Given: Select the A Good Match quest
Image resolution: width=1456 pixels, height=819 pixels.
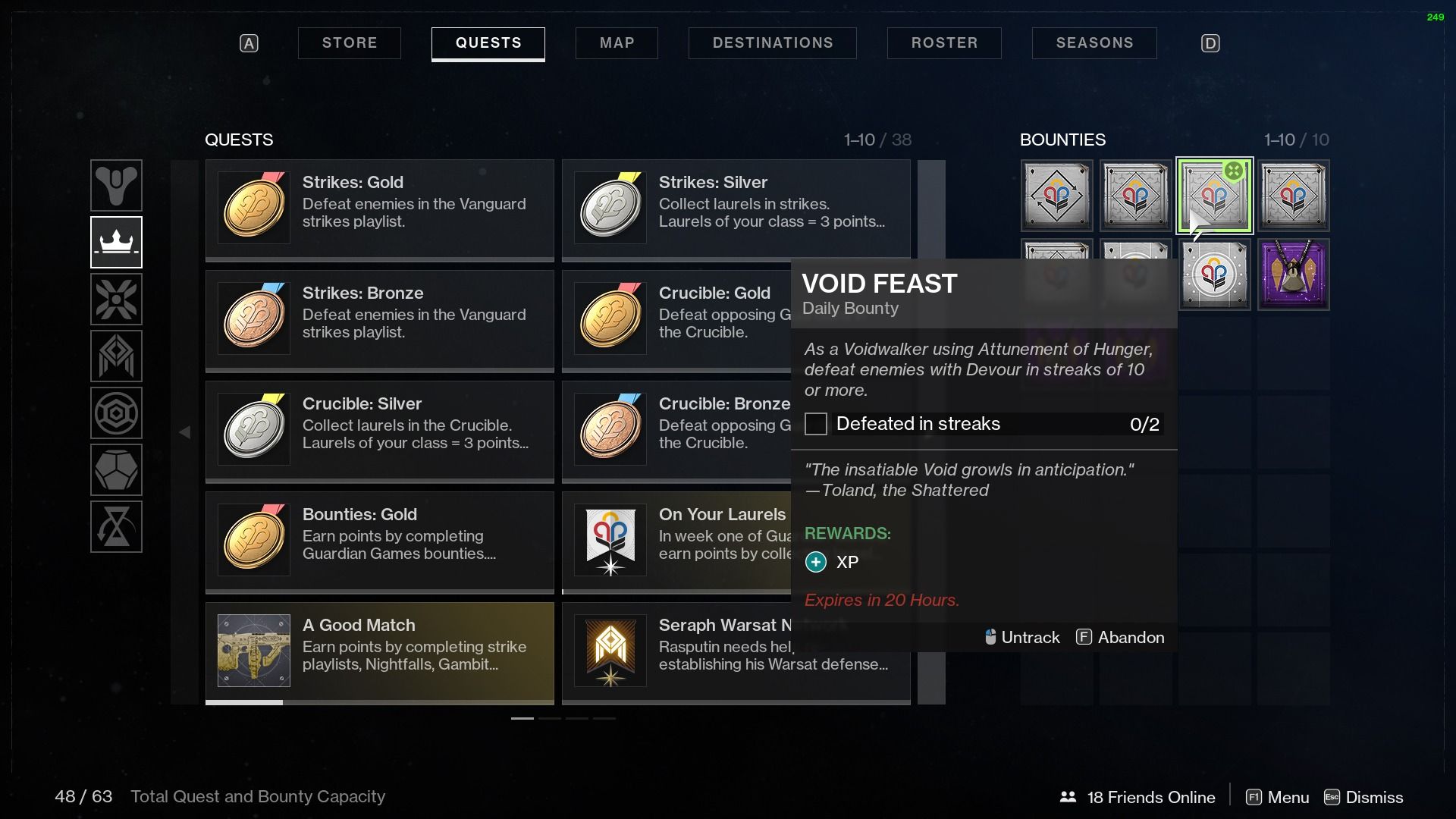Looking at the screenshot, I should [x=379, y=651].
